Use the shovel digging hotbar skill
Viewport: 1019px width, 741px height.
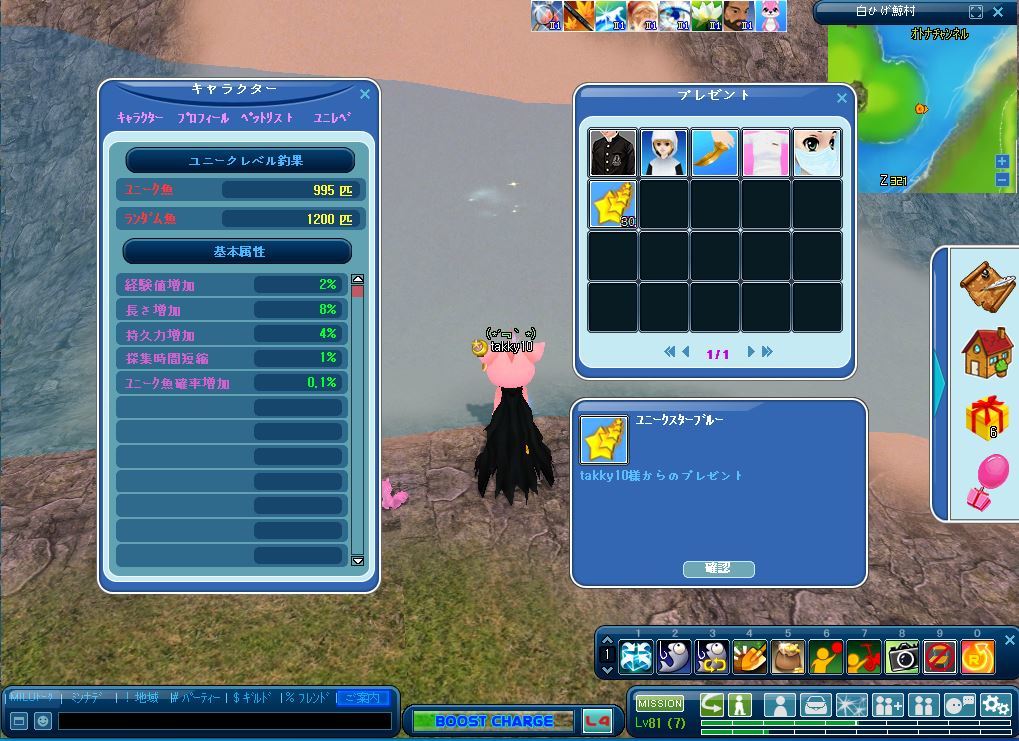tap(750, 656)
